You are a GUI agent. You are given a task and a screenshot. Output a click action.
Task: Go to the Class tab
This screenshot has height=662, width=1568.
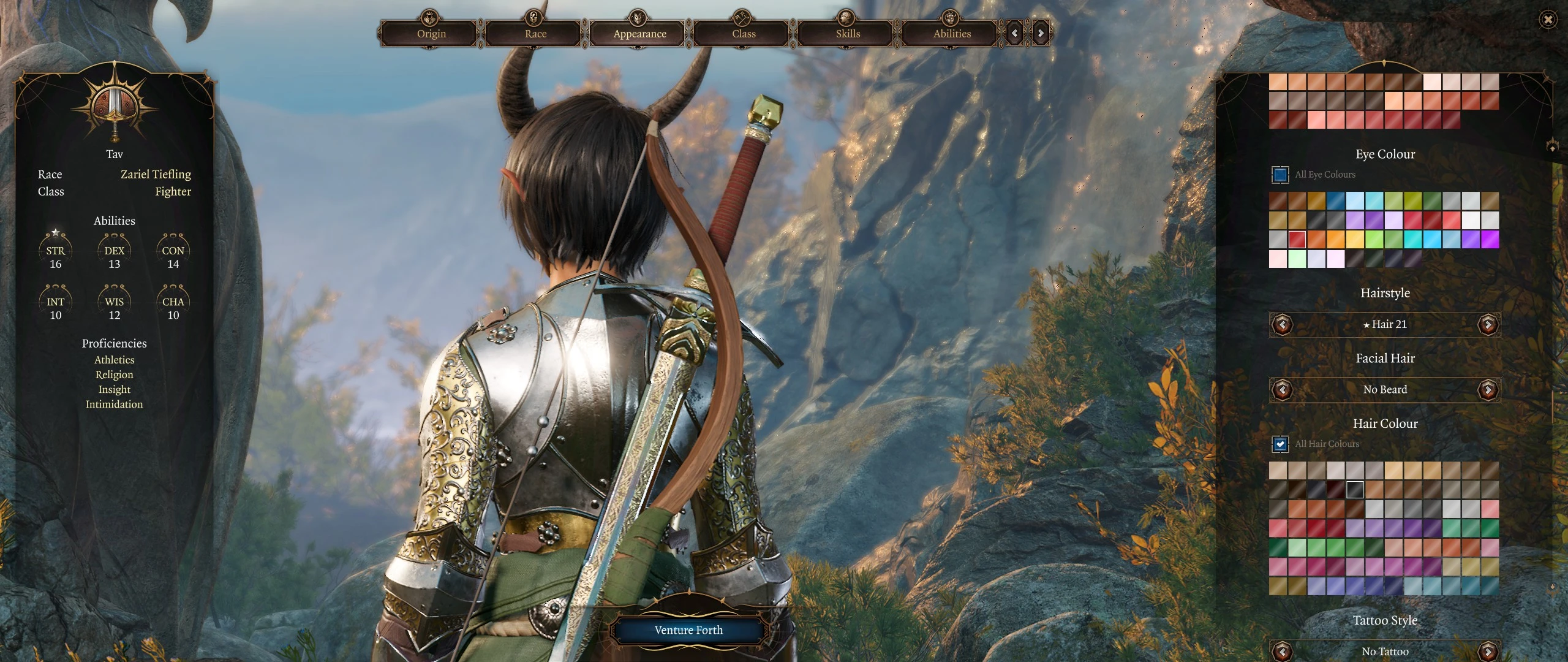pyautogui.click(x=744, y=34)
